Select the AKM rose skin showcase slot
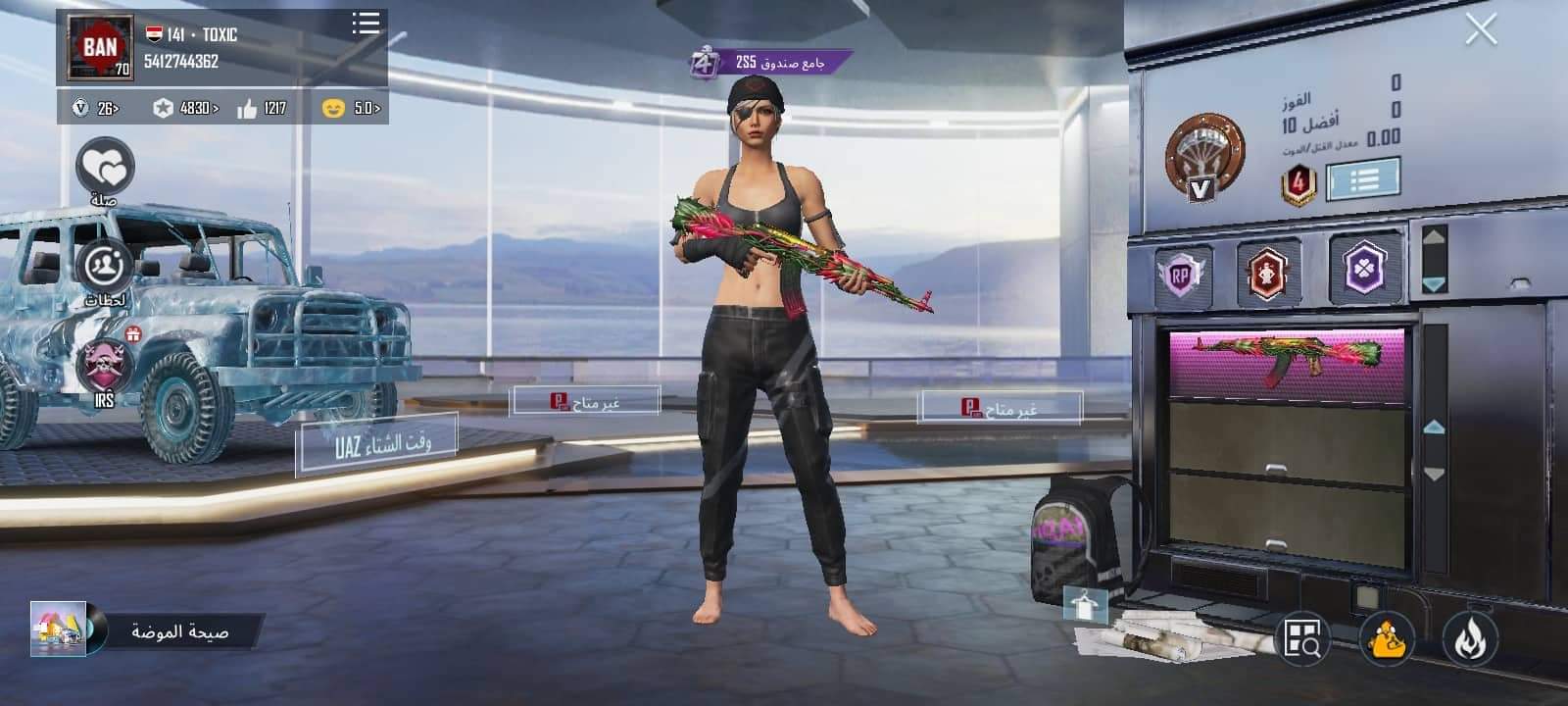1568x706 pixels. point(1286,362)
